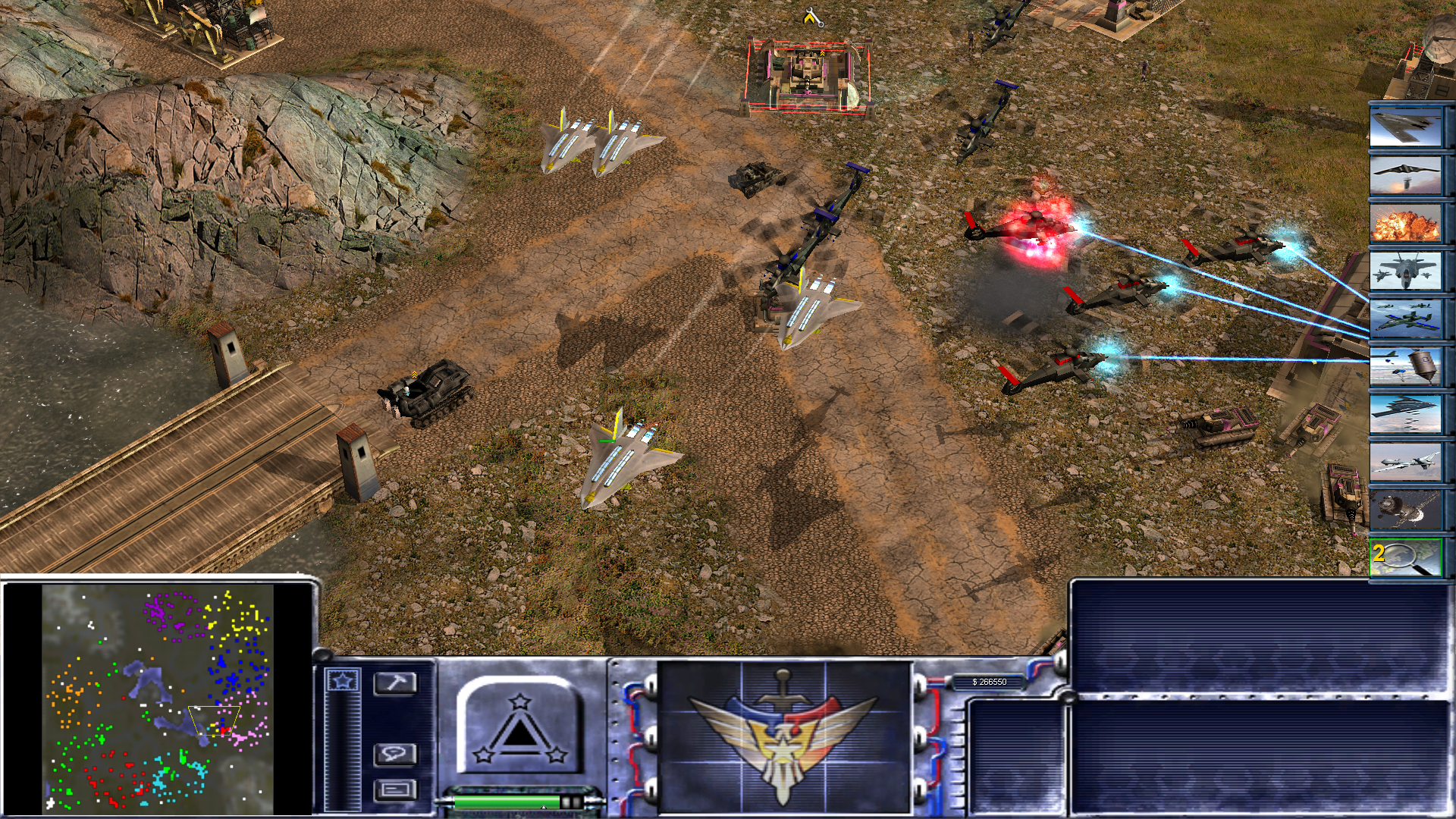Viewport: 1456px width, 819px height.
Task: Call in the A-10 strike power
Action: tap(1405, 318)
